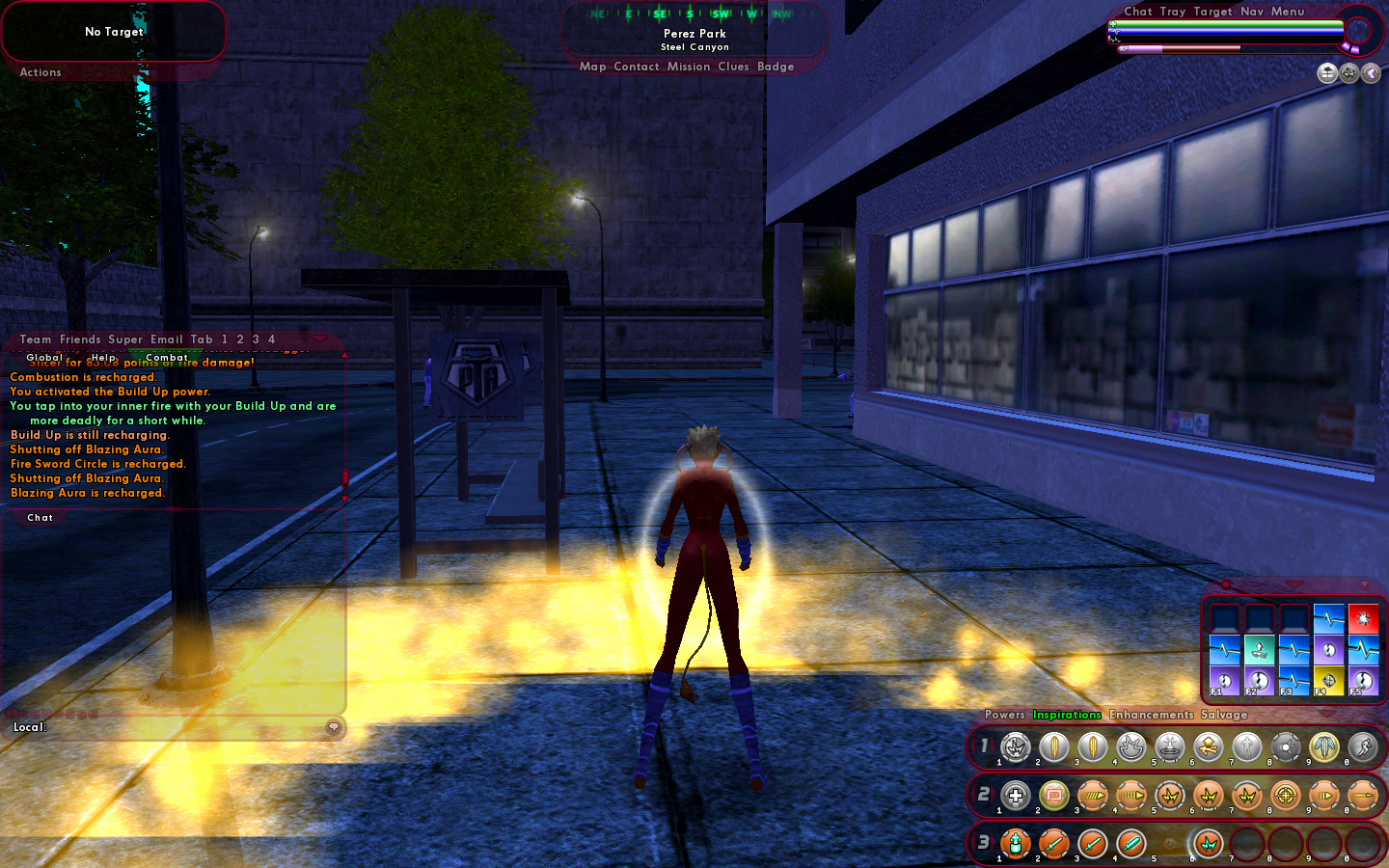
Task: Activate the crosshair targeting power in tray 2
Action: click(x=1285, y=796)
